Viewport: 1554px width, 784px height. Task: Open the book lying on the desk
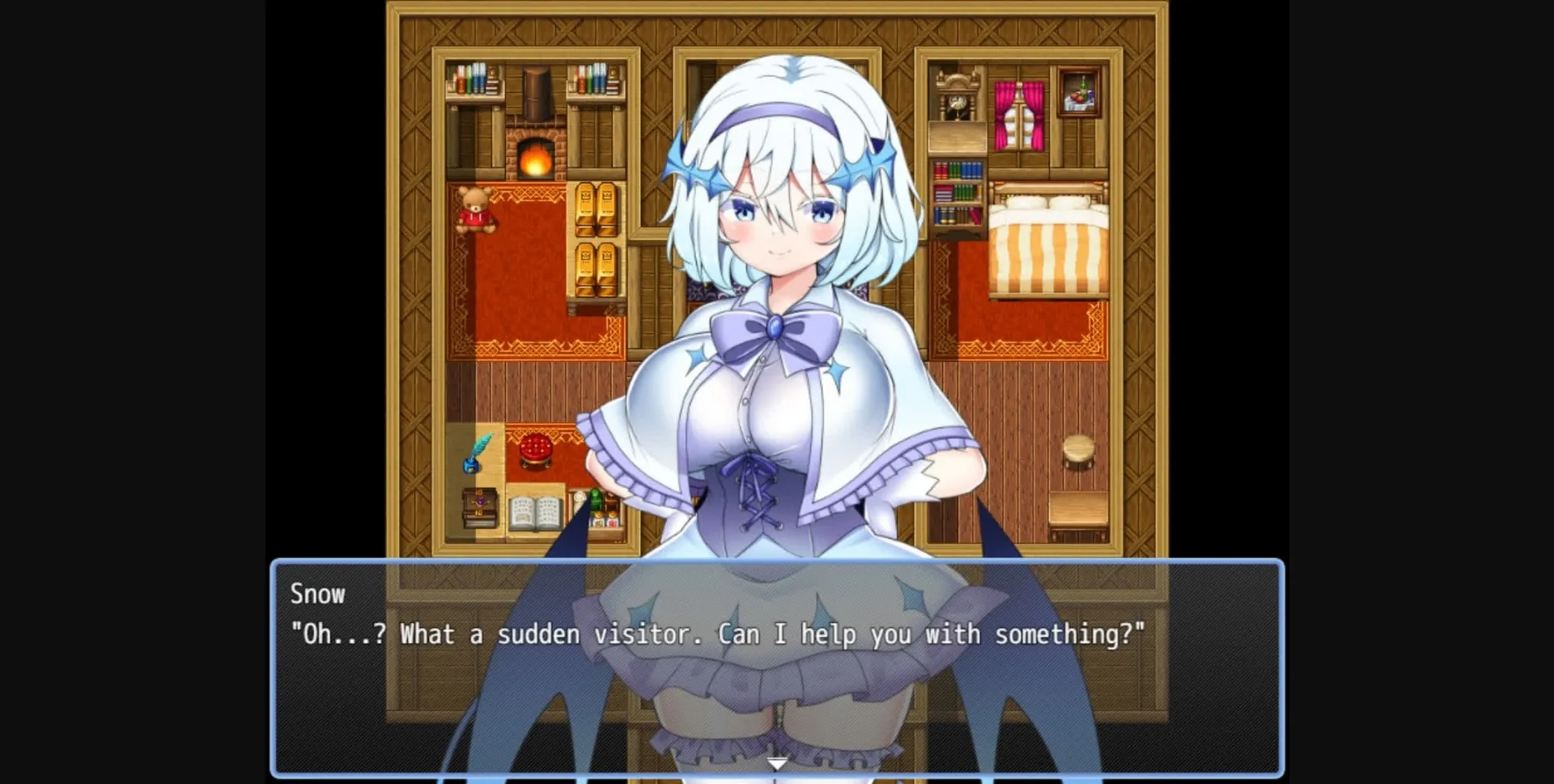point(536,513)
